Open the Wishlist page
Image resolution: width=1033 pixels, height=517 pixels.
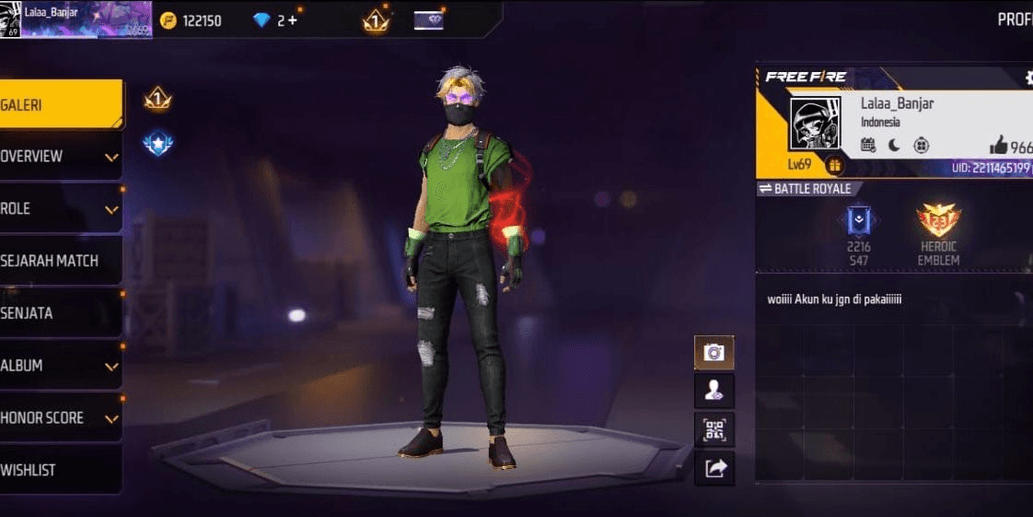(60, 470)
